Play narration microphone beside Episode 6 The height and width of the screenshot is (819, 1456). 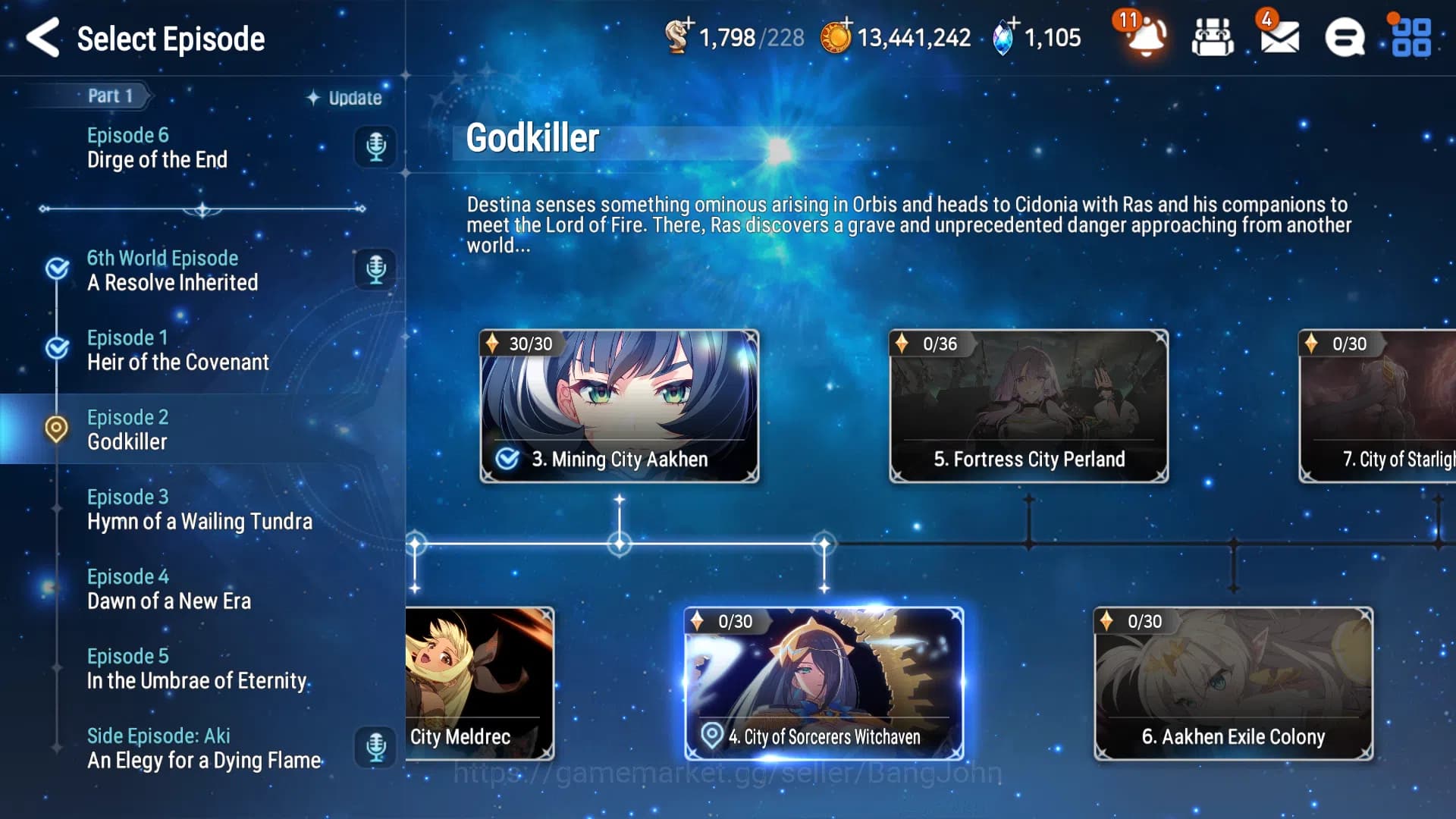click(375, 148)
